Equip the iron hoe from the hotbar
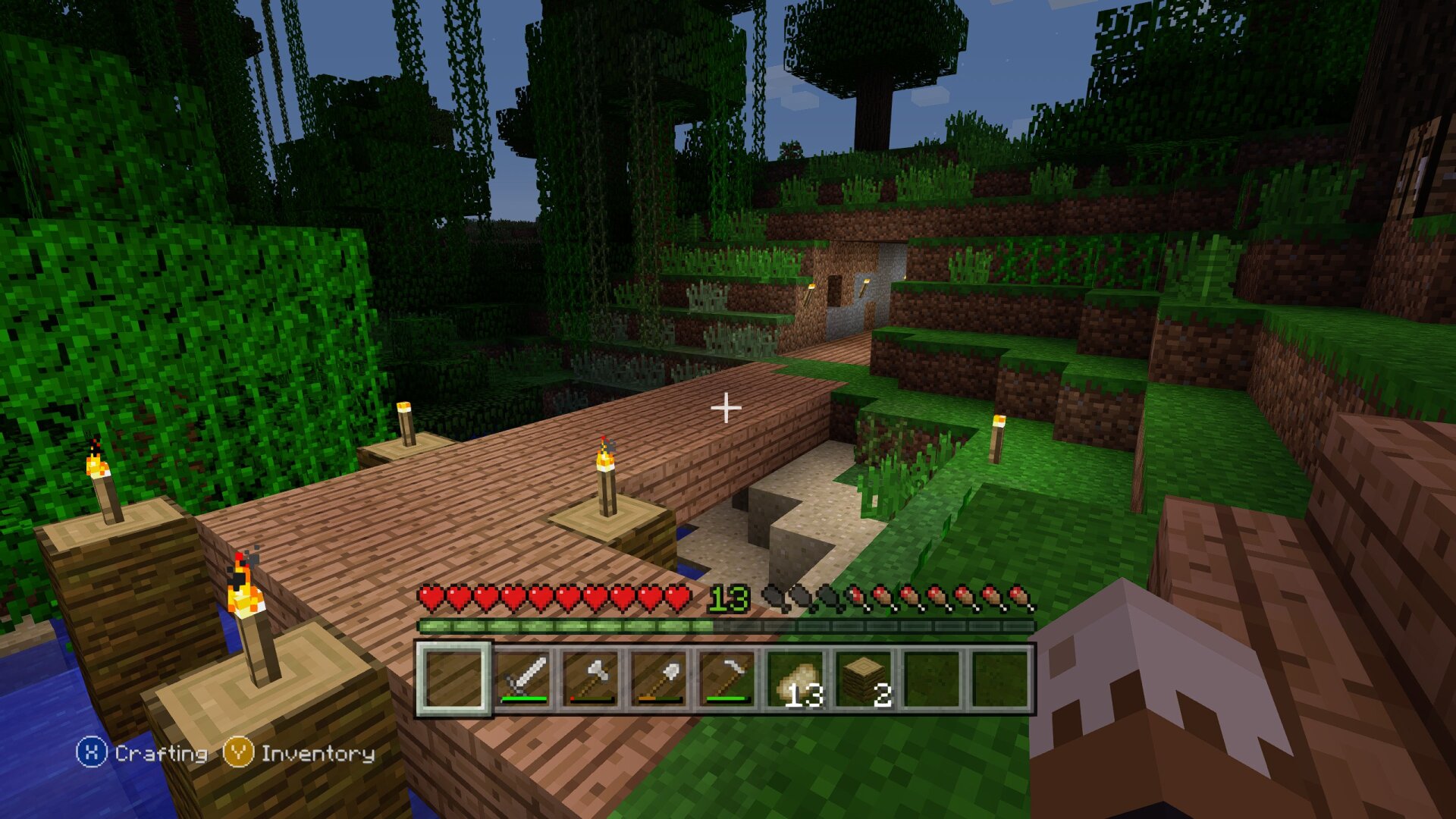The height and width of the screenshot is (819, 1456). (727, 678)
